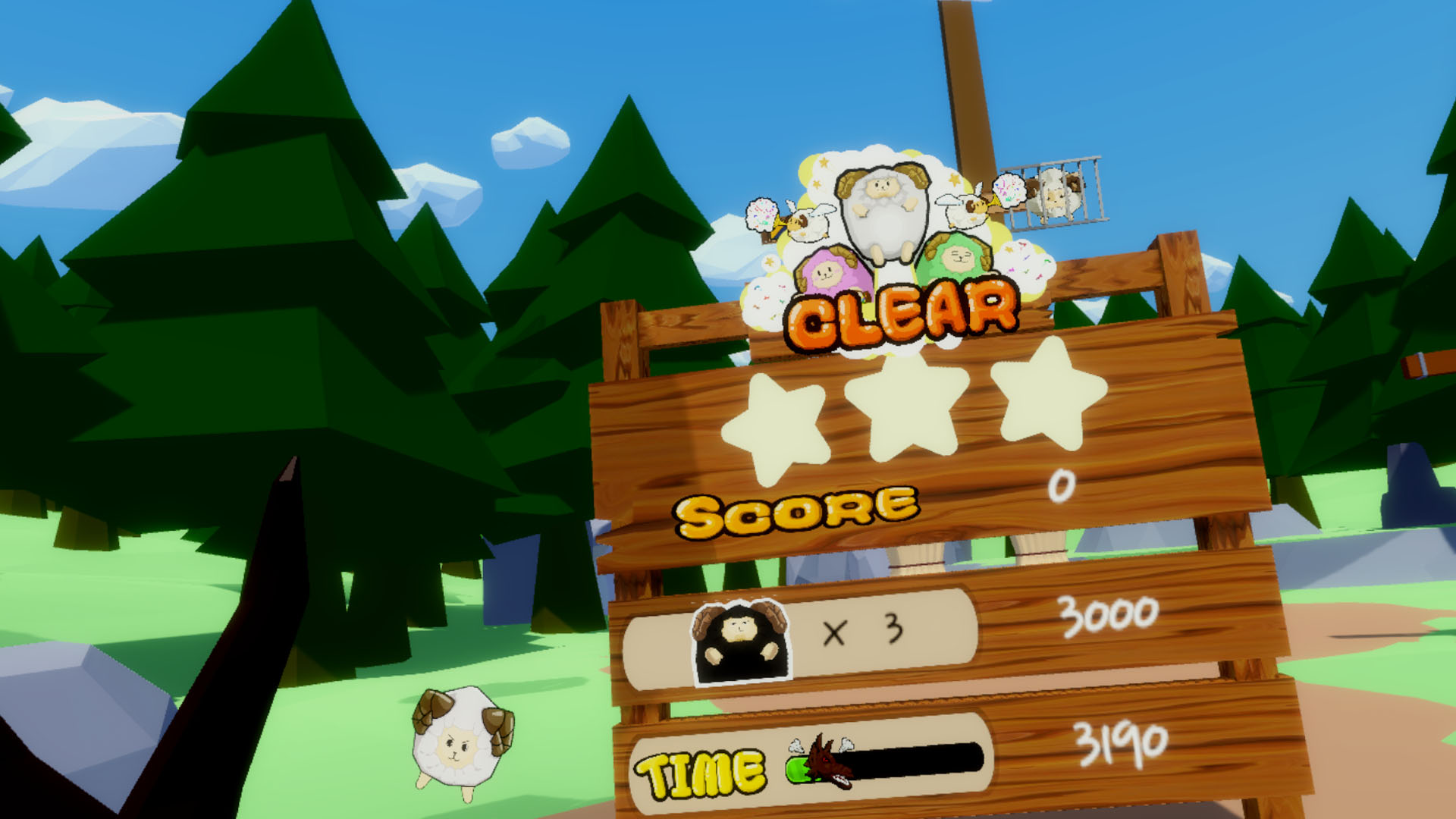Select the sheep flying the biplane cage
Screen dimensions: 1456x819
pos(1054,193)
